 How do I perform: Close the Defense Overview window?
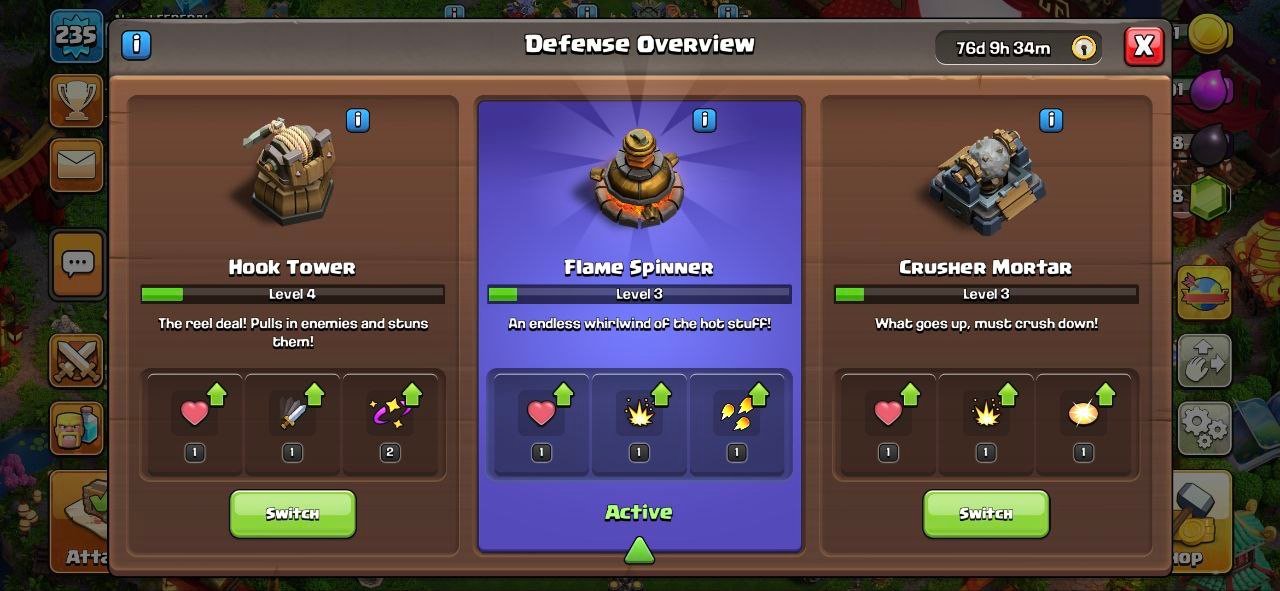[1144, 46]
